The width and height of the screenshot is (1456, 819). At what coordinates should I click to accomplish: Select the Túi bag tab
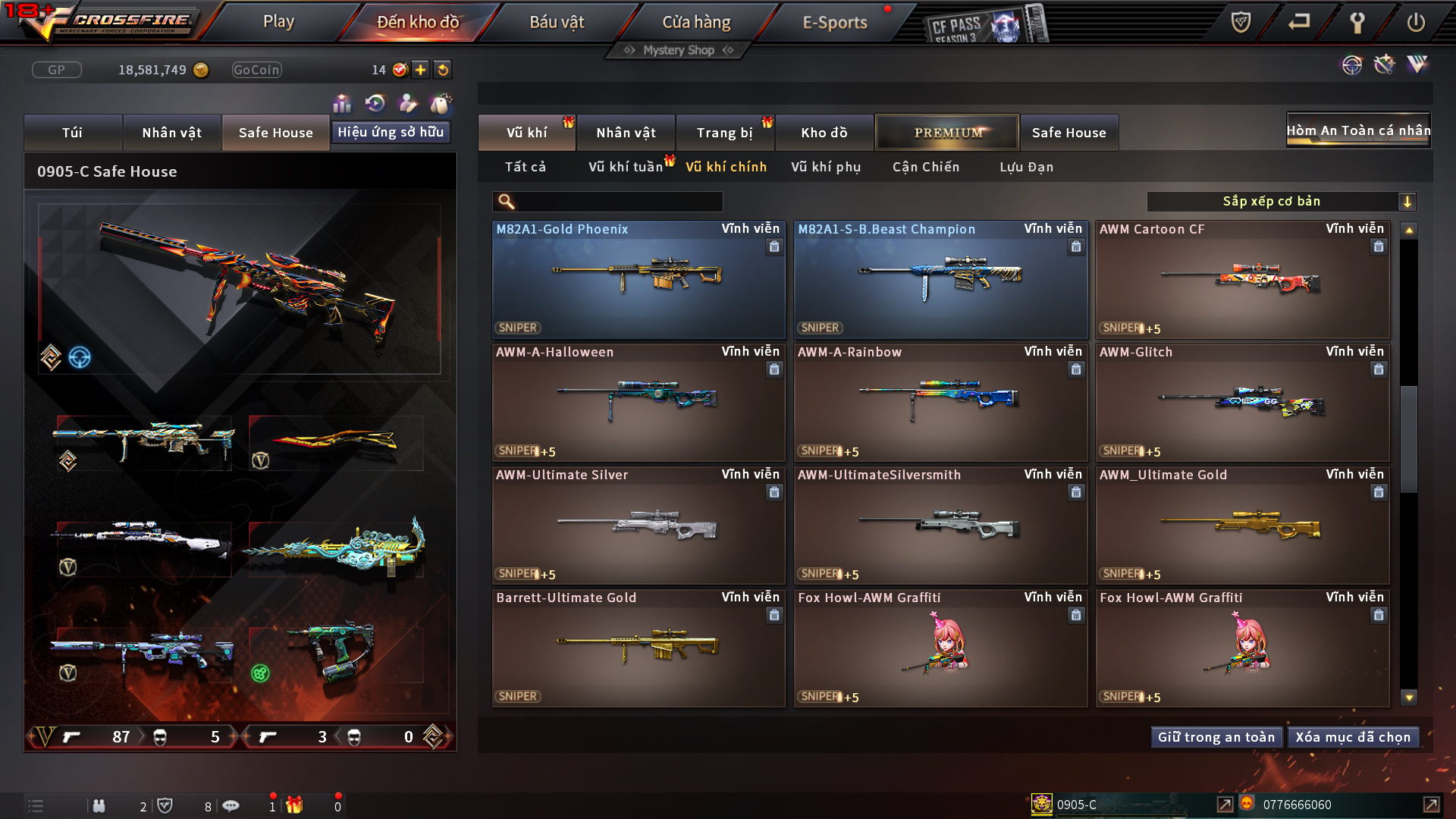(72, 133)
